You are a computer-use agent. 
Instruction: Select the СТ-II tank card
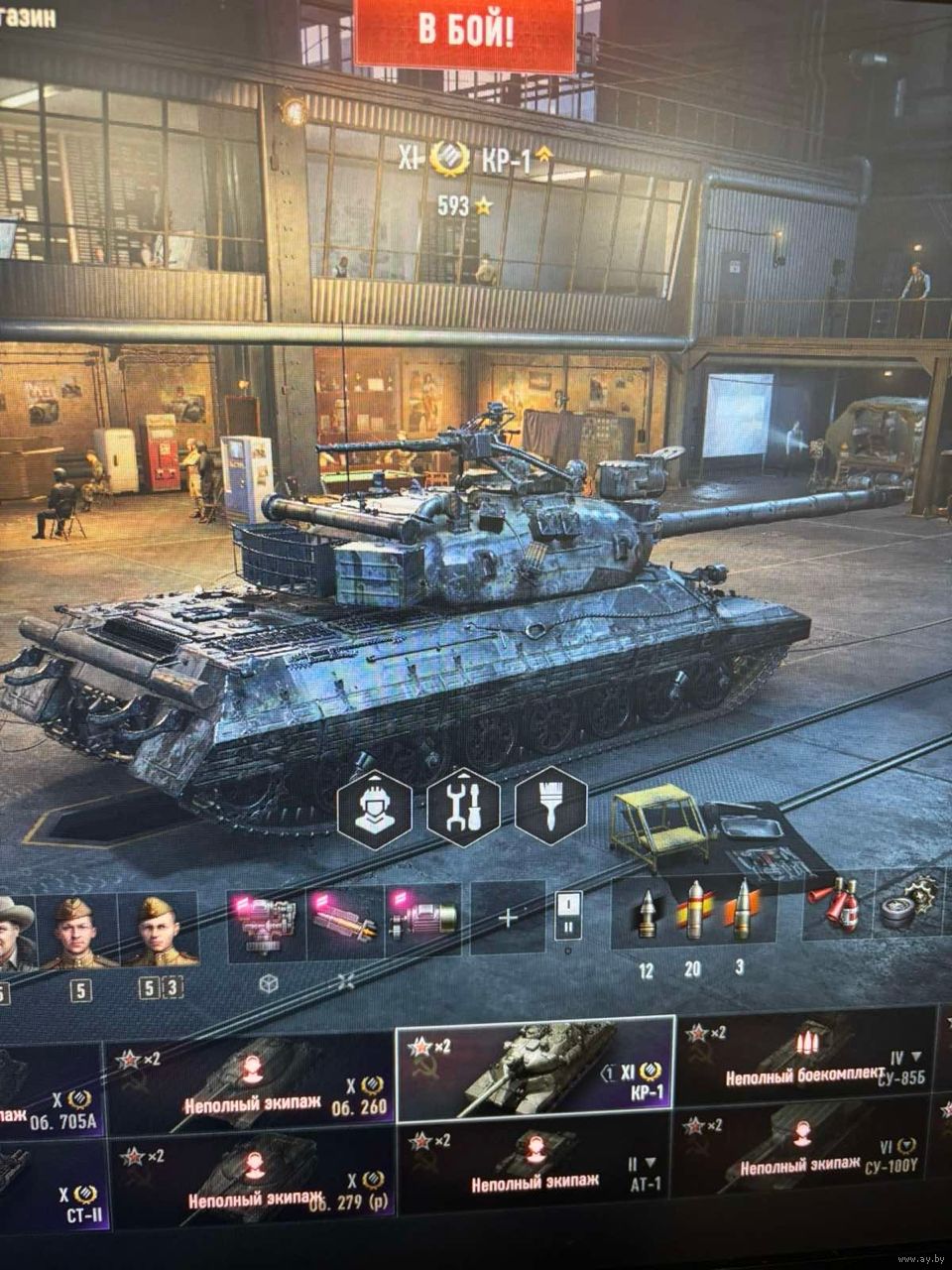pos(50,1176)
